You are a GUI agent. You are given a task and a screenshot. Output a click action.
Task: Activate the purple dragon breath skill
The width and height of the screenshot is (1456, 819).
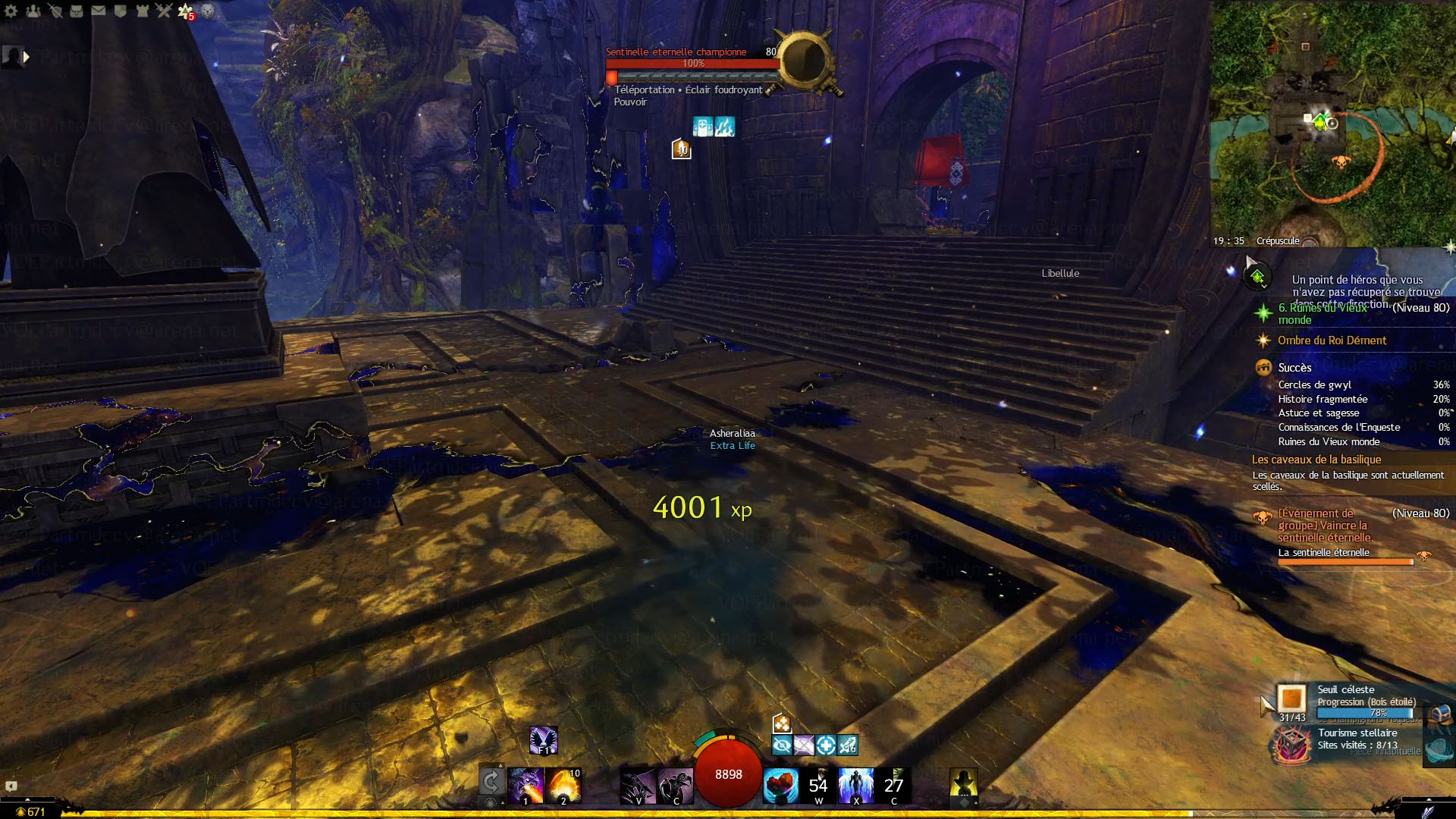(x=526, y=785)
